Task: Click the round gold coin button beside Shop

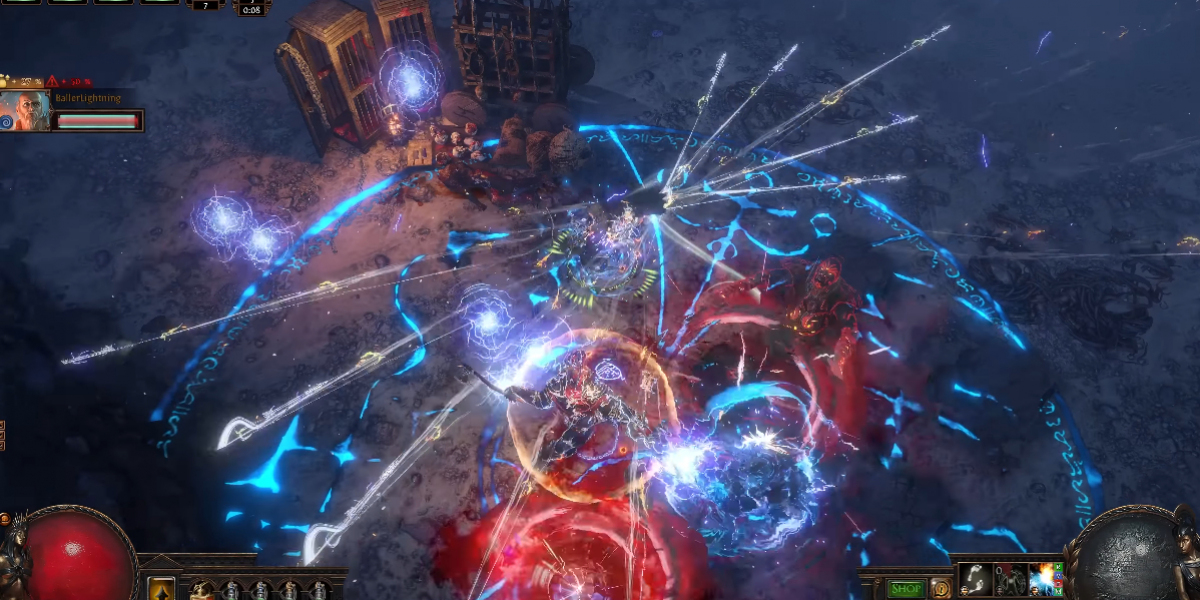Action: coord(939,588)
